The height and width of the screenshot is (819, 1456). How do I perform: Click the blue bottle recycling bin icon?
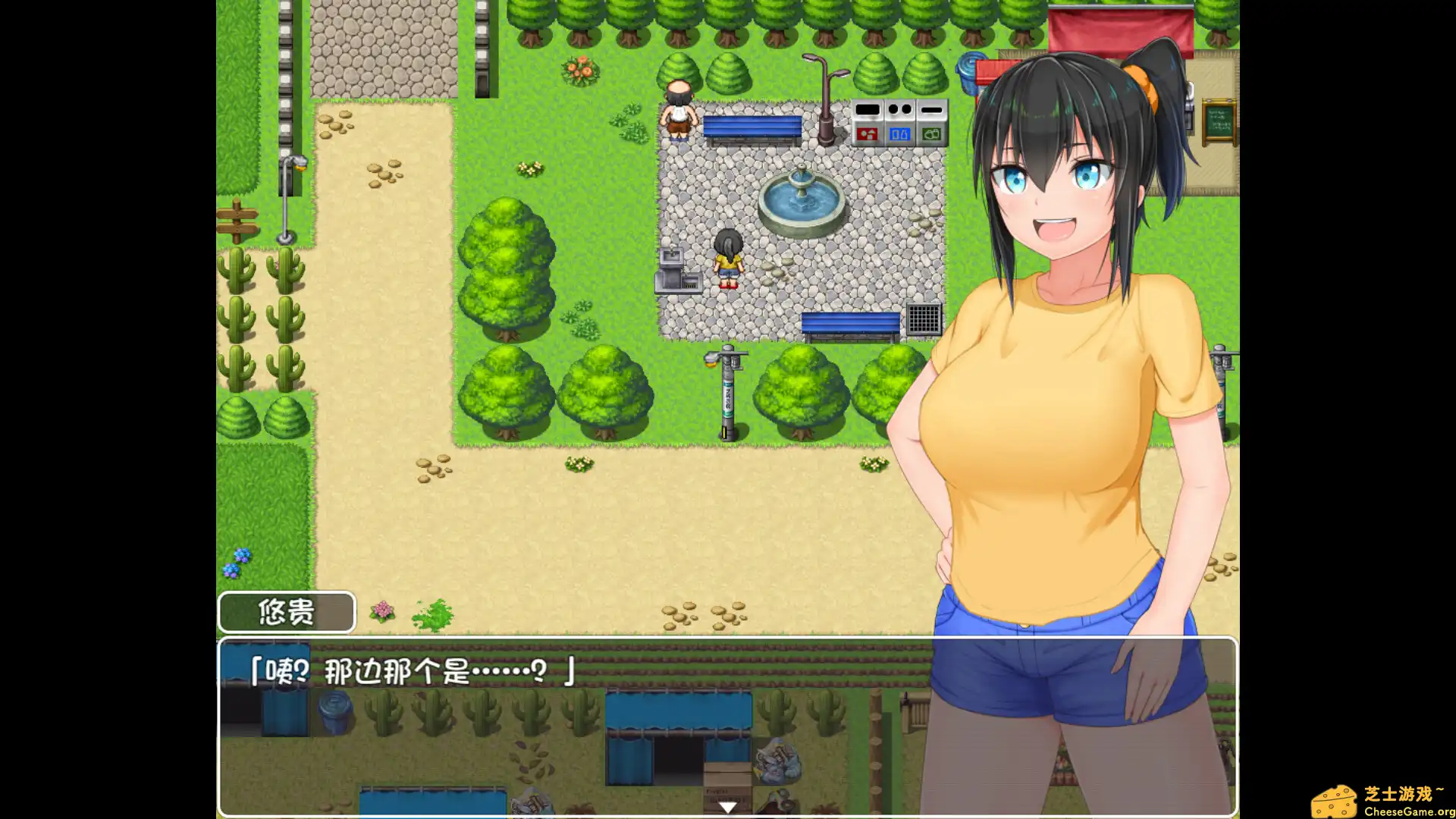[899, 133]
